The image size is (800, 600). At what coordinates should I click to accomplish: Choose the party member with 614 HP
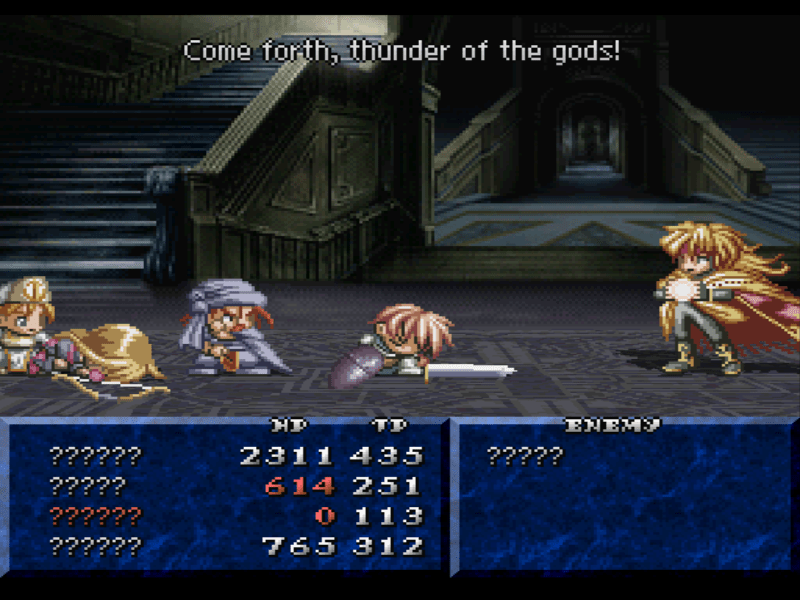pos(88,487)
